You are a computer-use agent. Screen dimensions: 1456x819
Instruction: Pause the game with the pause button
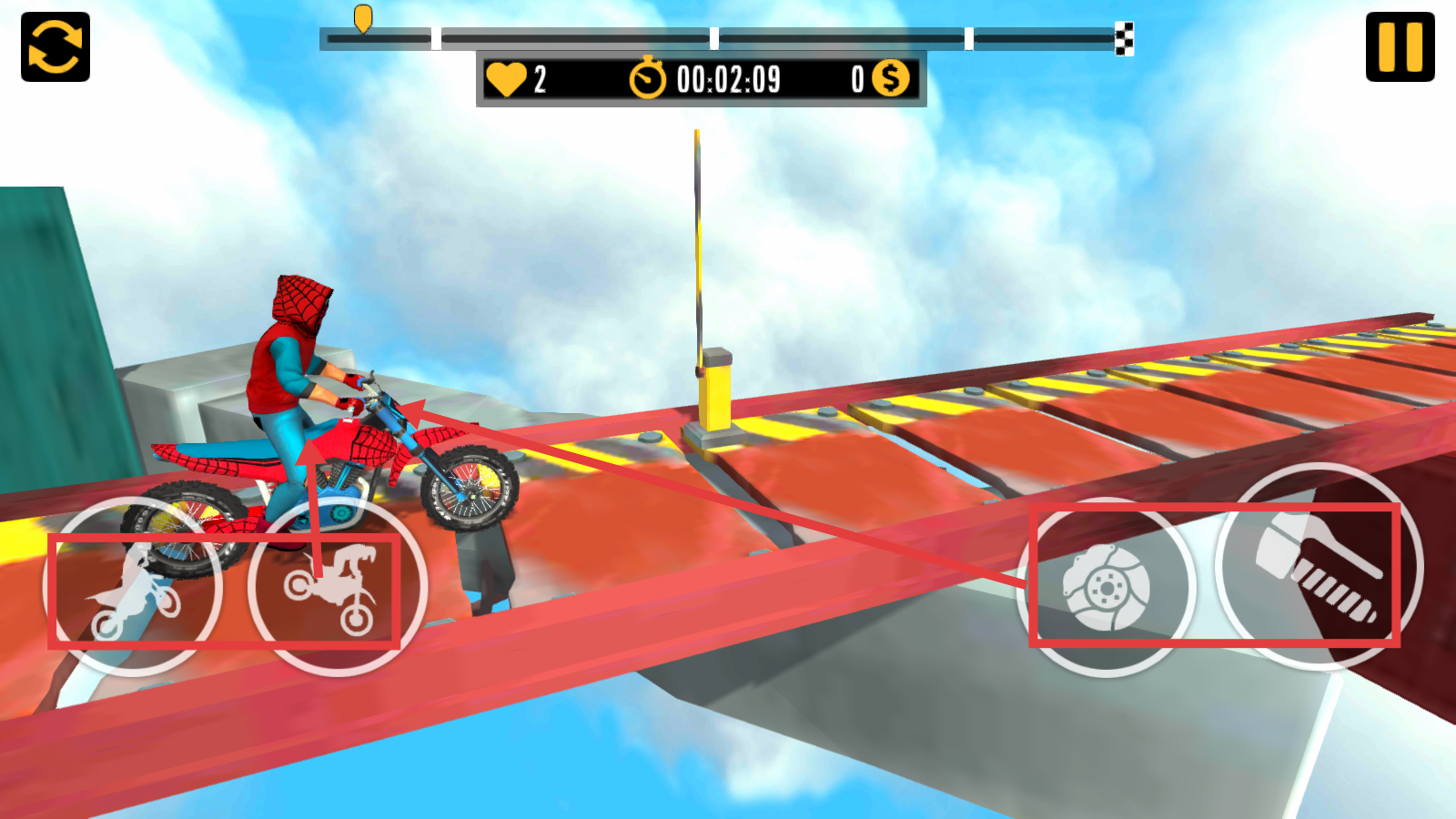[1400, 47]
